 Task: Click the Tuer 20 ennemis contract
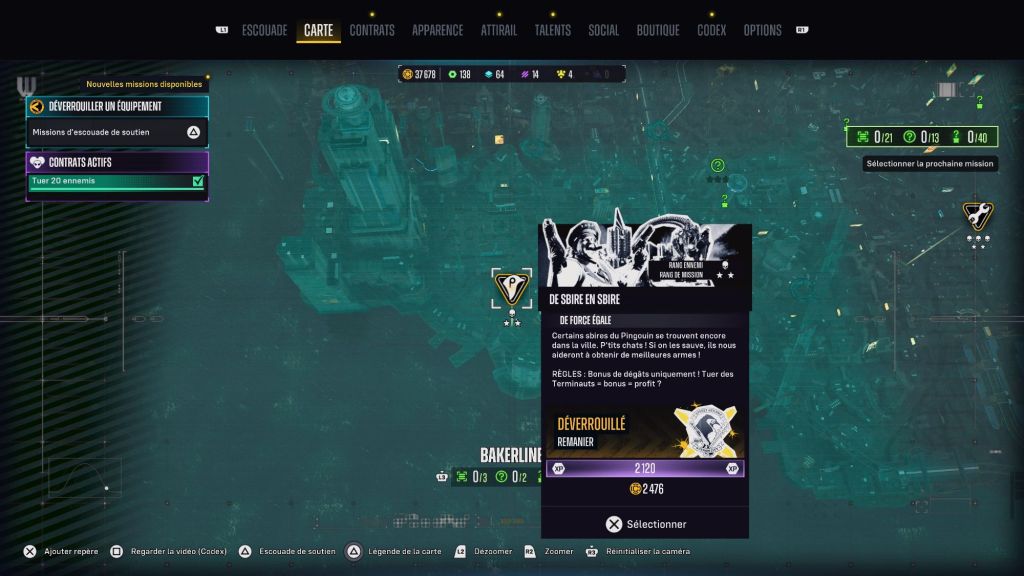(117, 181)
